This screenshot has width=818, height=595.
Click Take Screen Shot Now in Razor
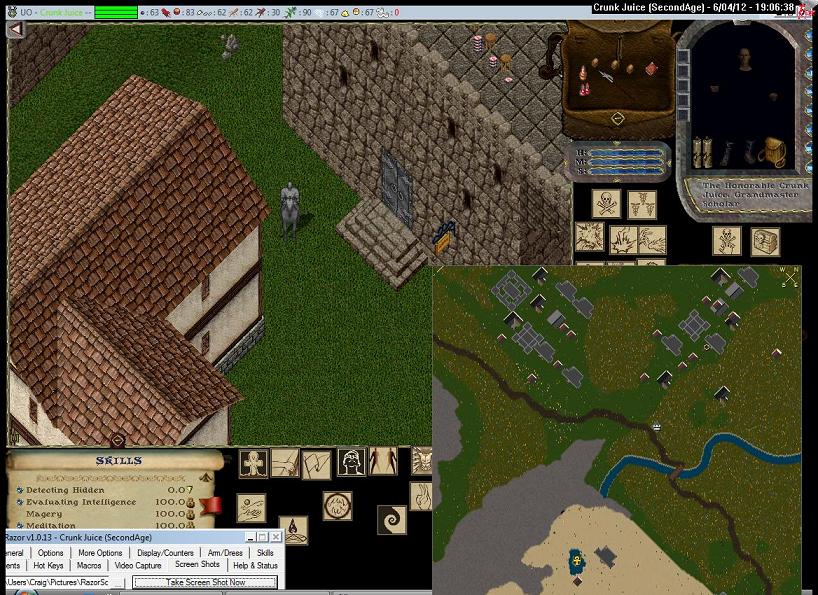205,582
